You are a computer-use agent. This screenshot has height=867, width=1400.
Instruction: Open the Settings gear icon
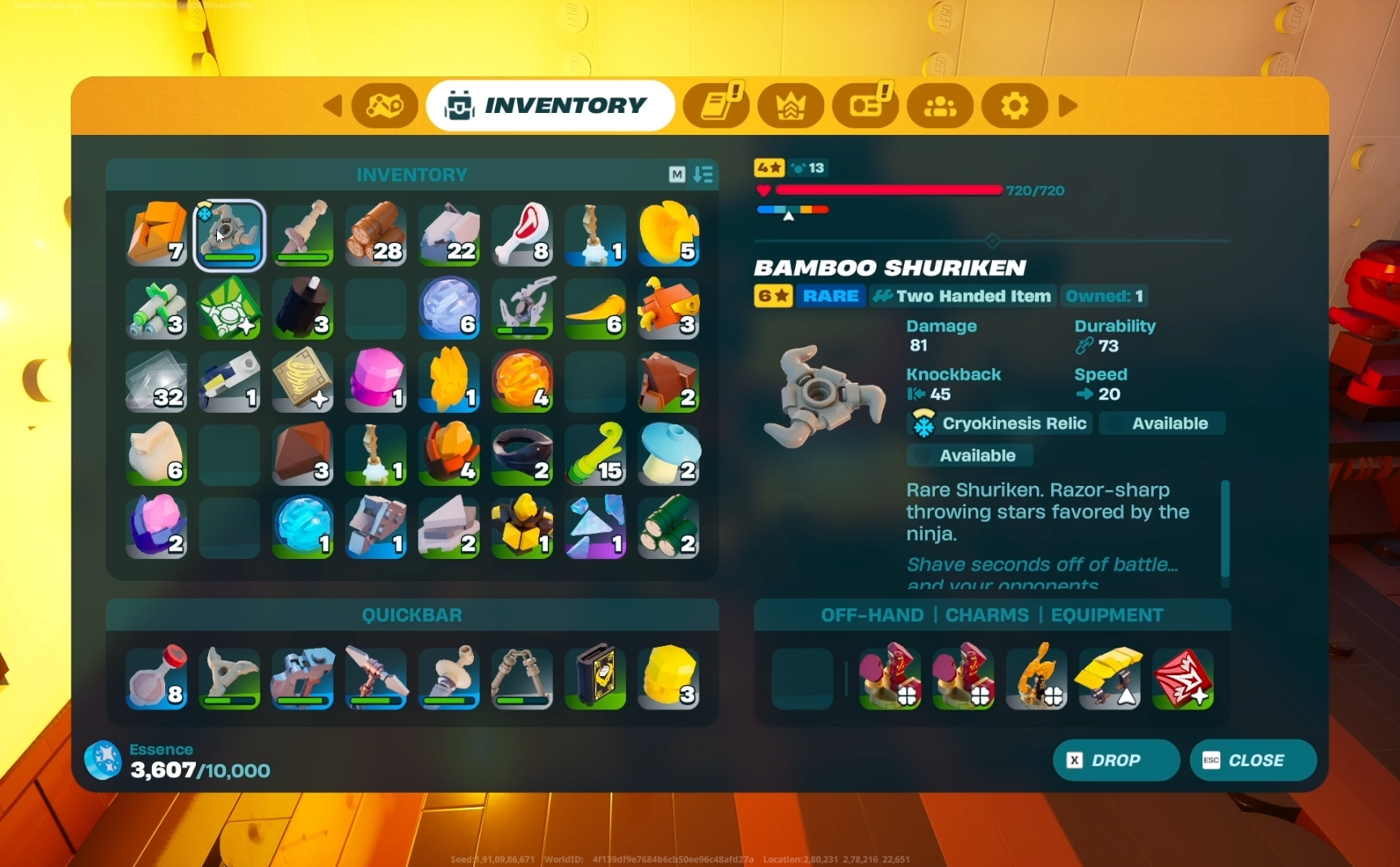pyautogui.click(x=1013, y=106)
